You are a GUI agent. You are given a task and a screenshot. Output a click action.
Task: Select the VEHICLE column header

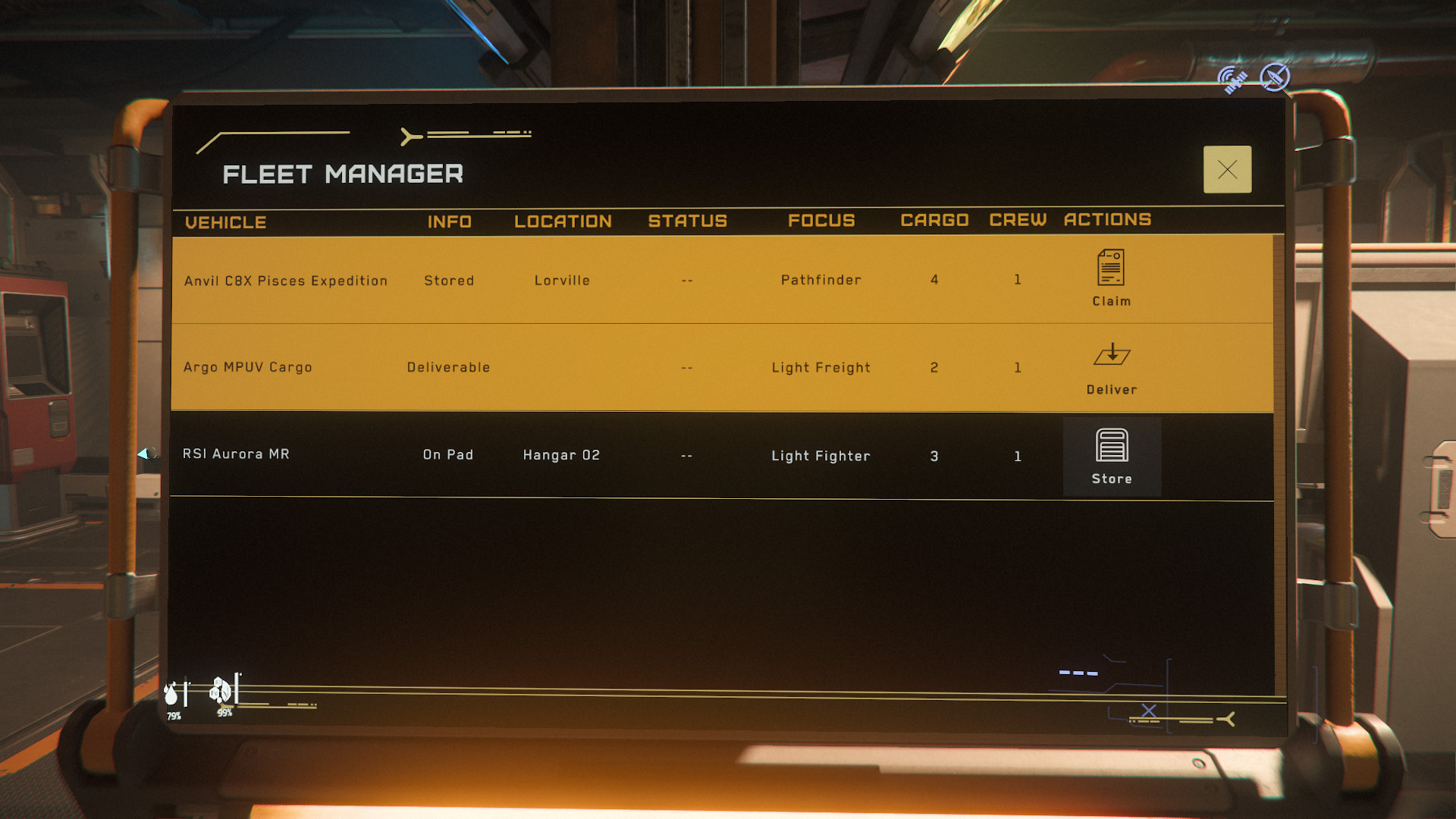click(x=226, y=221)
